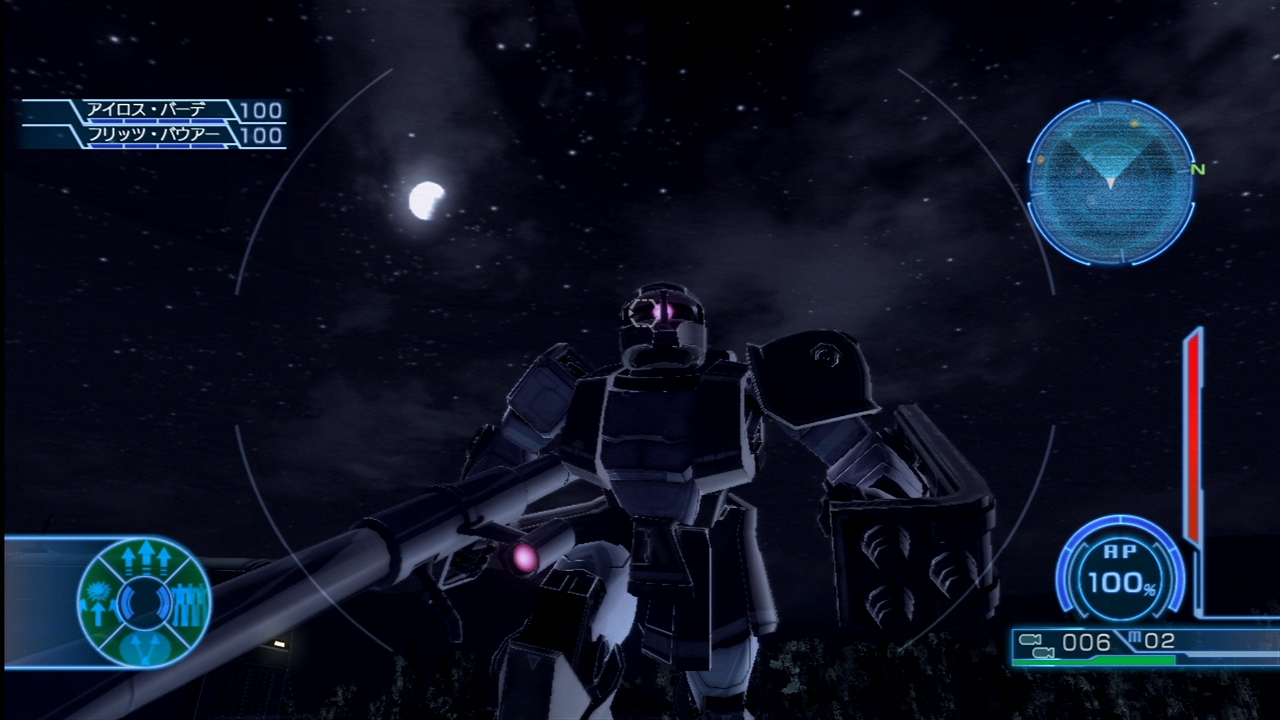Image resolution: width=1280 pixels, height=720 pixels.
Task: Select the 006 ammo counter readout
Action: [1087, 641]
